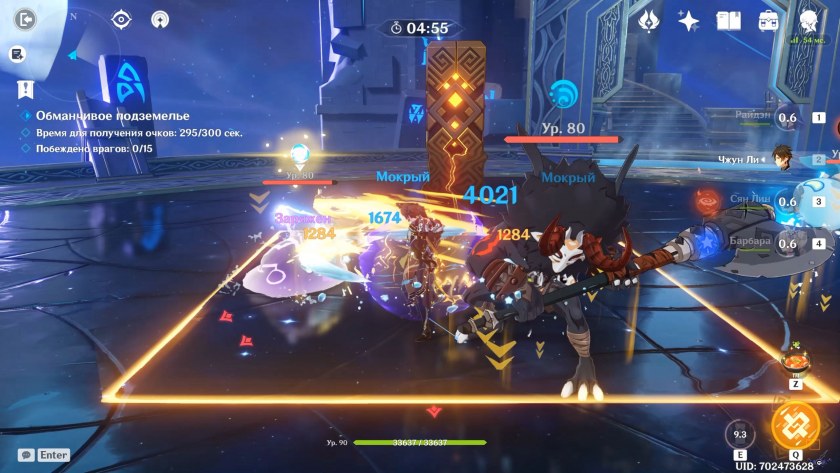The width and height of the screenshot is (840, 473).
Task: Switch to party member Барбара
Action: pyautogui.click(x=786, y=242)
